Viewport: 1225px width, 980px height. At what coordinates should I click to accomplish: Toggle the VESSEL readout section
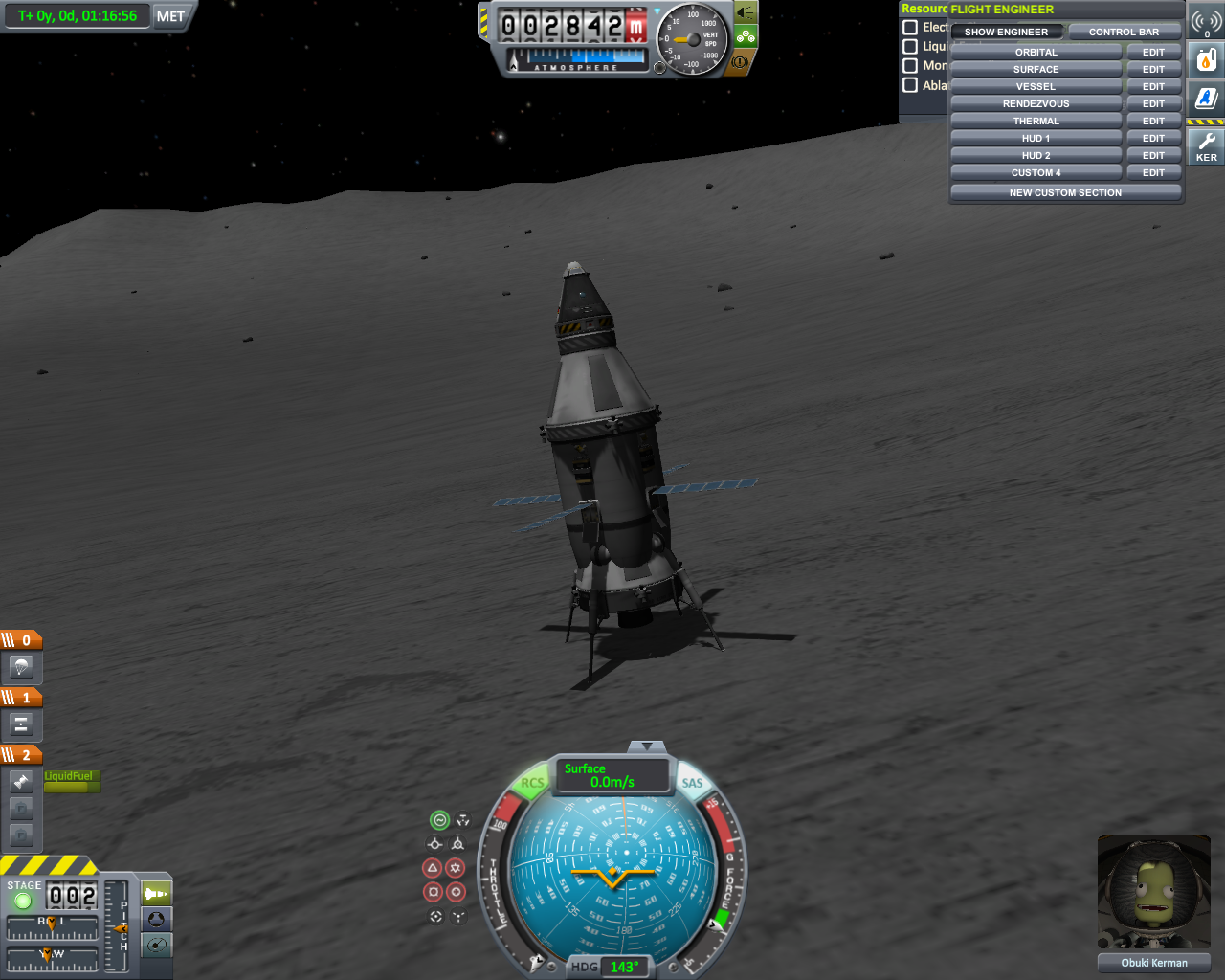click(1036, 87)
